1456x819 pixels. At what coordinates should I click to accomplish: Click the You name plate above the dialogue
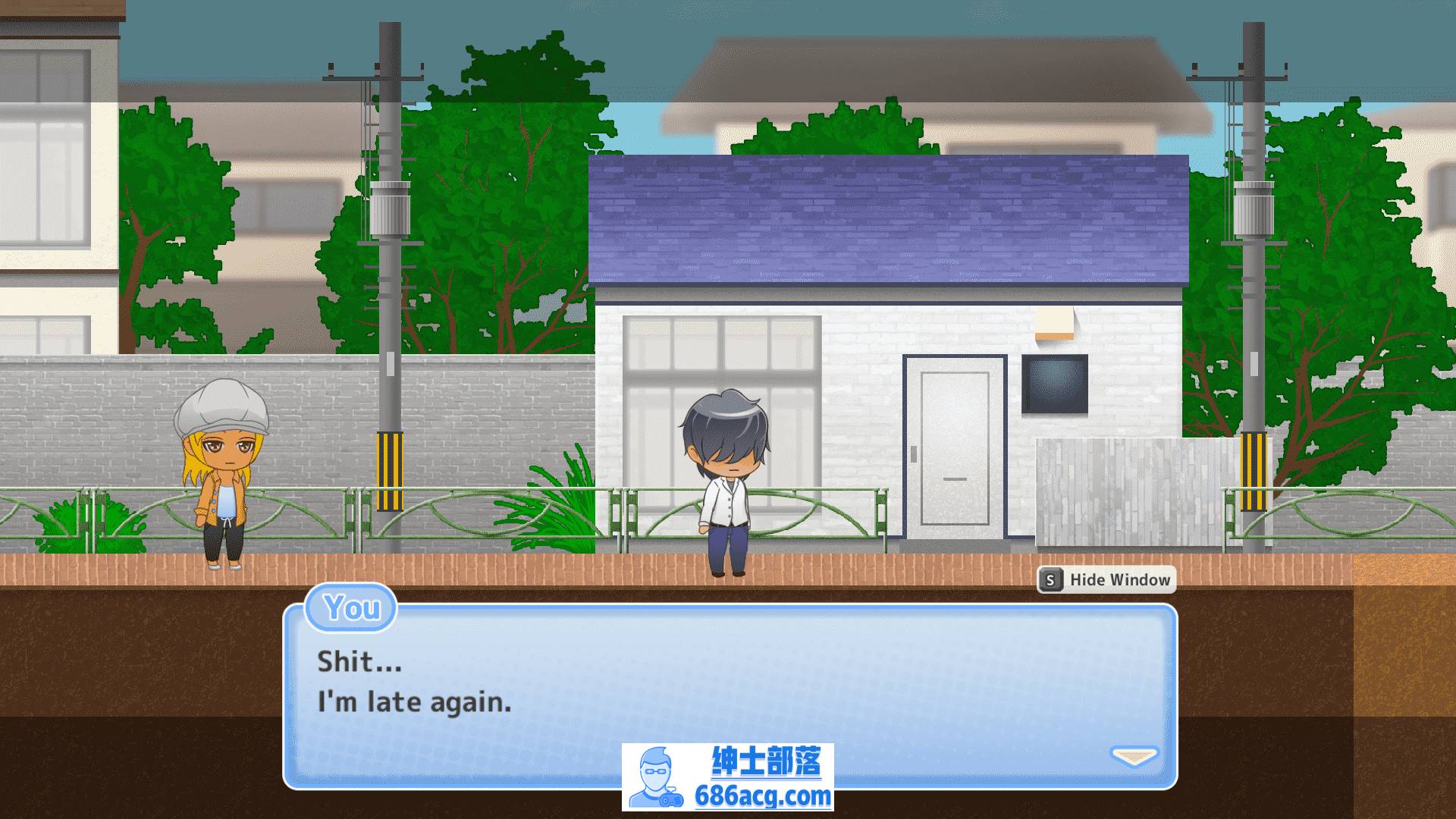(x=350, y=609)
